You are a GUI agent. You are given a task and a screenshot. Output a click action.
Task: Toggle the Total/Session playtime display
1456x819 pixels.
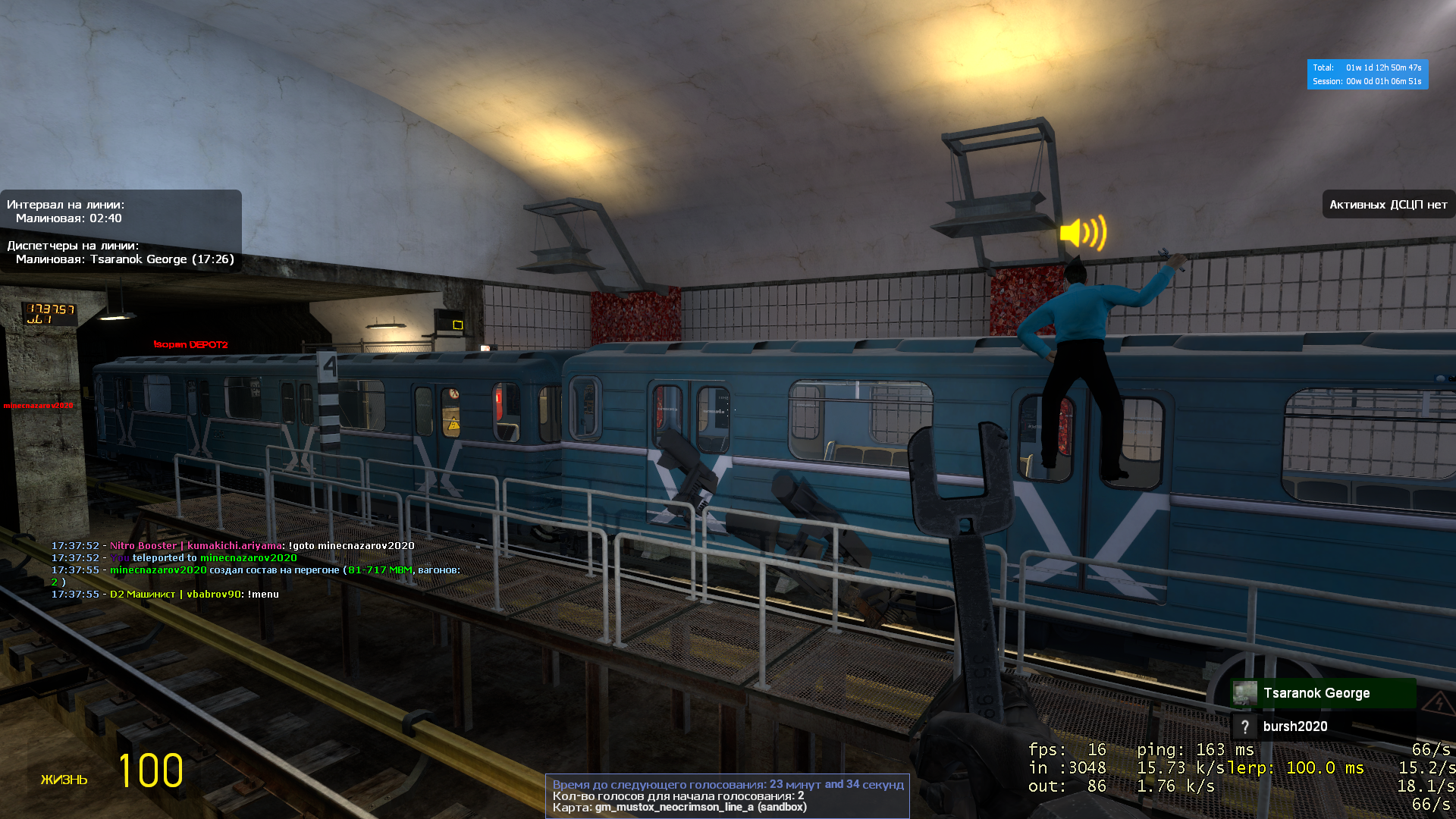1367,74
